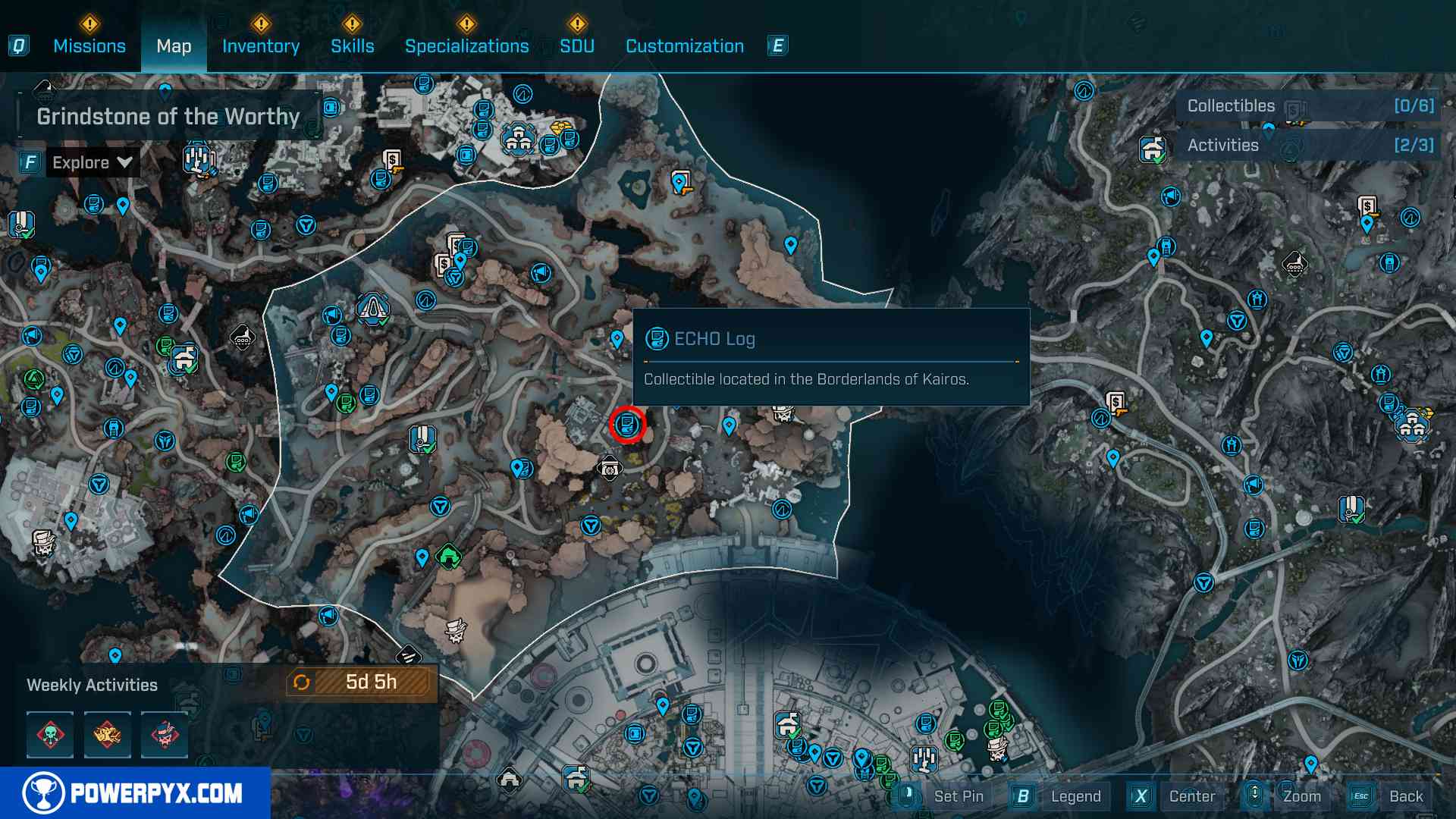This screenshot has width=1456, height=819.
Task: Expand the Explore dropdown
Action: [x=92, y=162]
